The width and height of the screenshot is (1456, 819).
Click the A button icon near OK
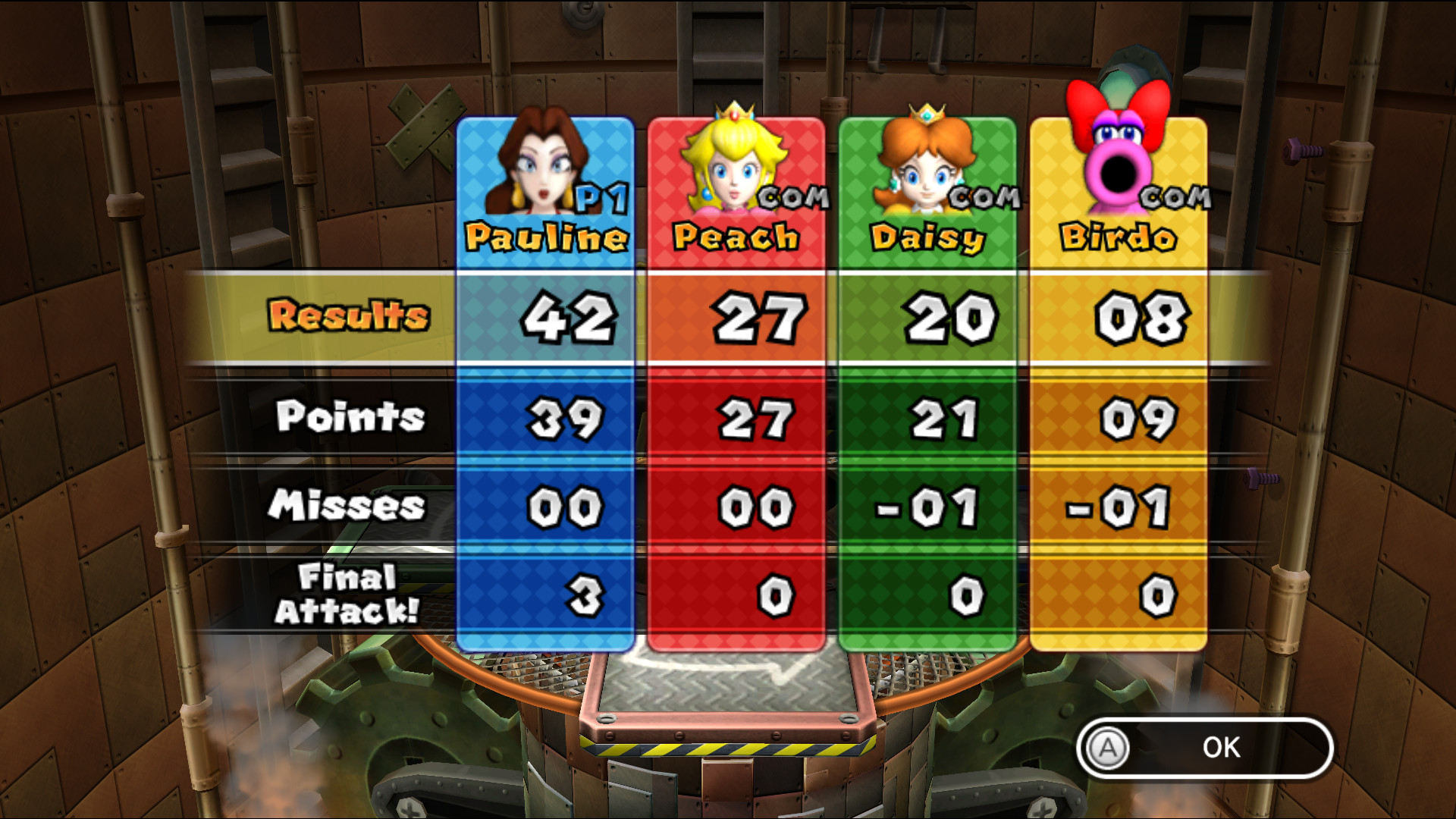[1107, 748]
